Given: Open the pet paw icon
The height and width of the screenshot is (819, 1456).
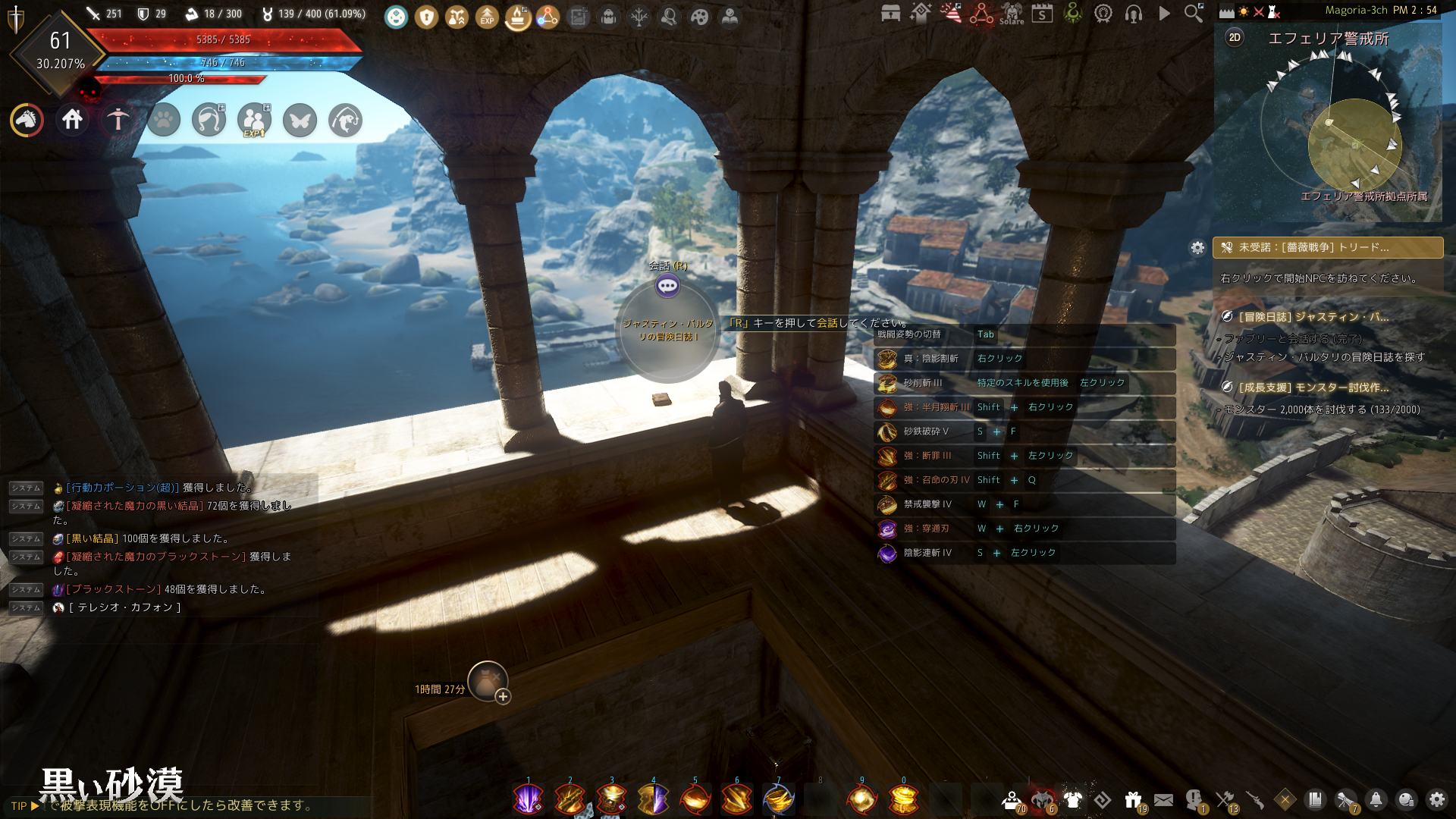Looking at the screenshot, I should pos(164,120).
